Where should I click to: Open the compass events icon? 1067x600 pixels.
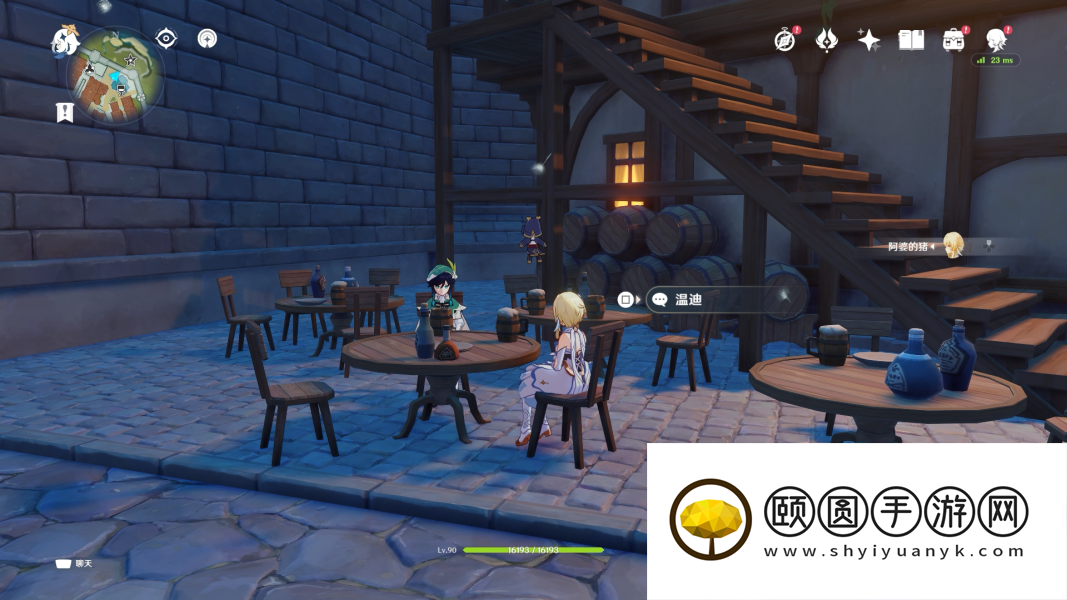point(785,40)
